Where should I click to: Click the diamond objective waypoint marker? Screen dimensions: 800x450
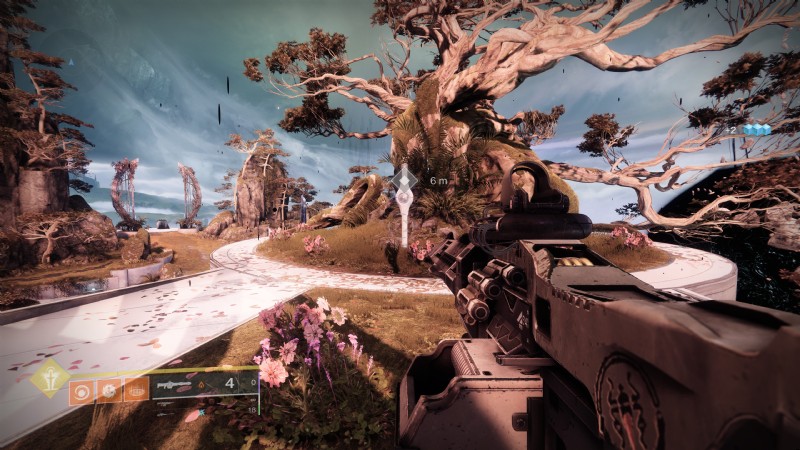[x=405, y=179]
